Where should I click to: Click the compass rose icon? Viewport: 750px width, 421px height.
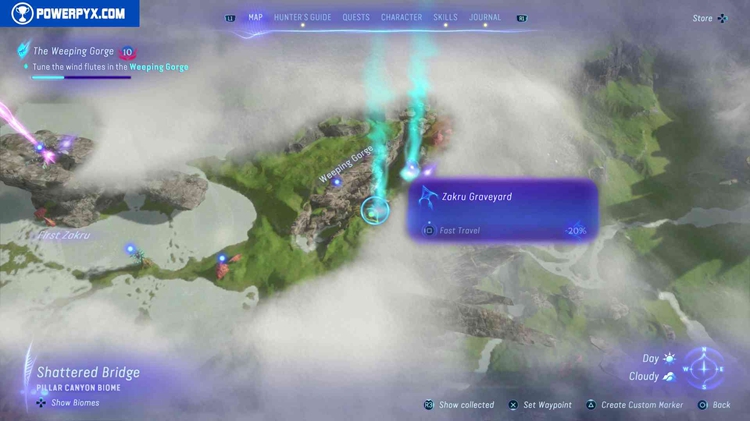(x=706, y=368)
